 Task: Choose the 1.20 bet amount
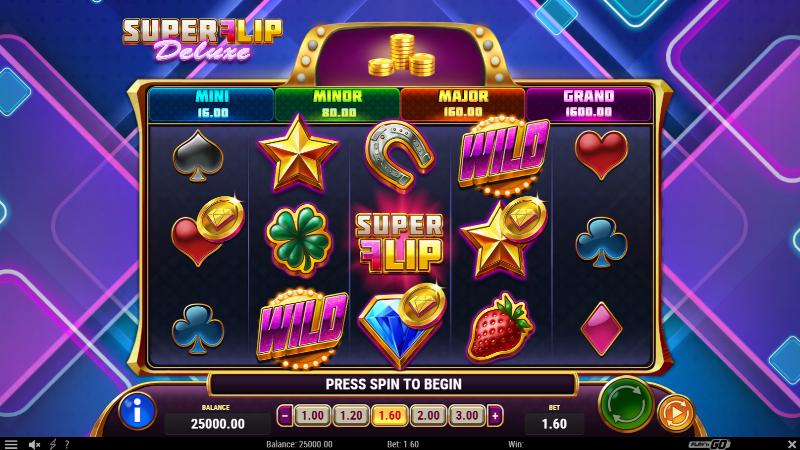click(351, 415)
